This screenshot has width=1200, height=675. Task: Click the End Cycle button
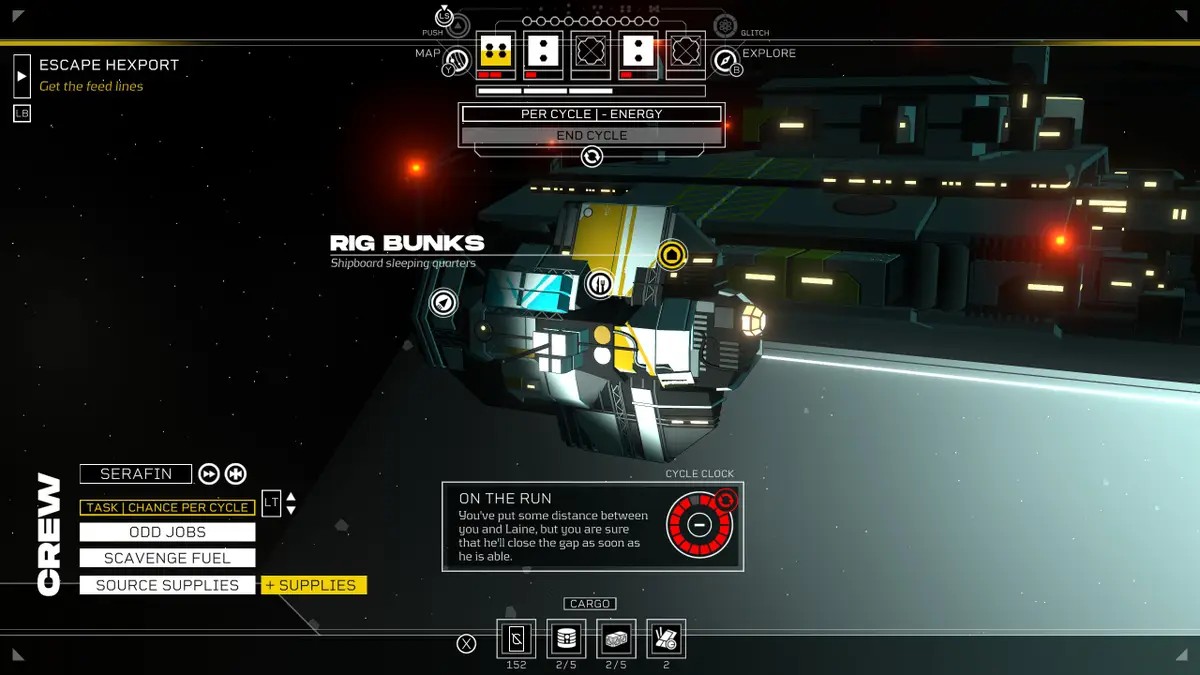[x=591, y=135]
